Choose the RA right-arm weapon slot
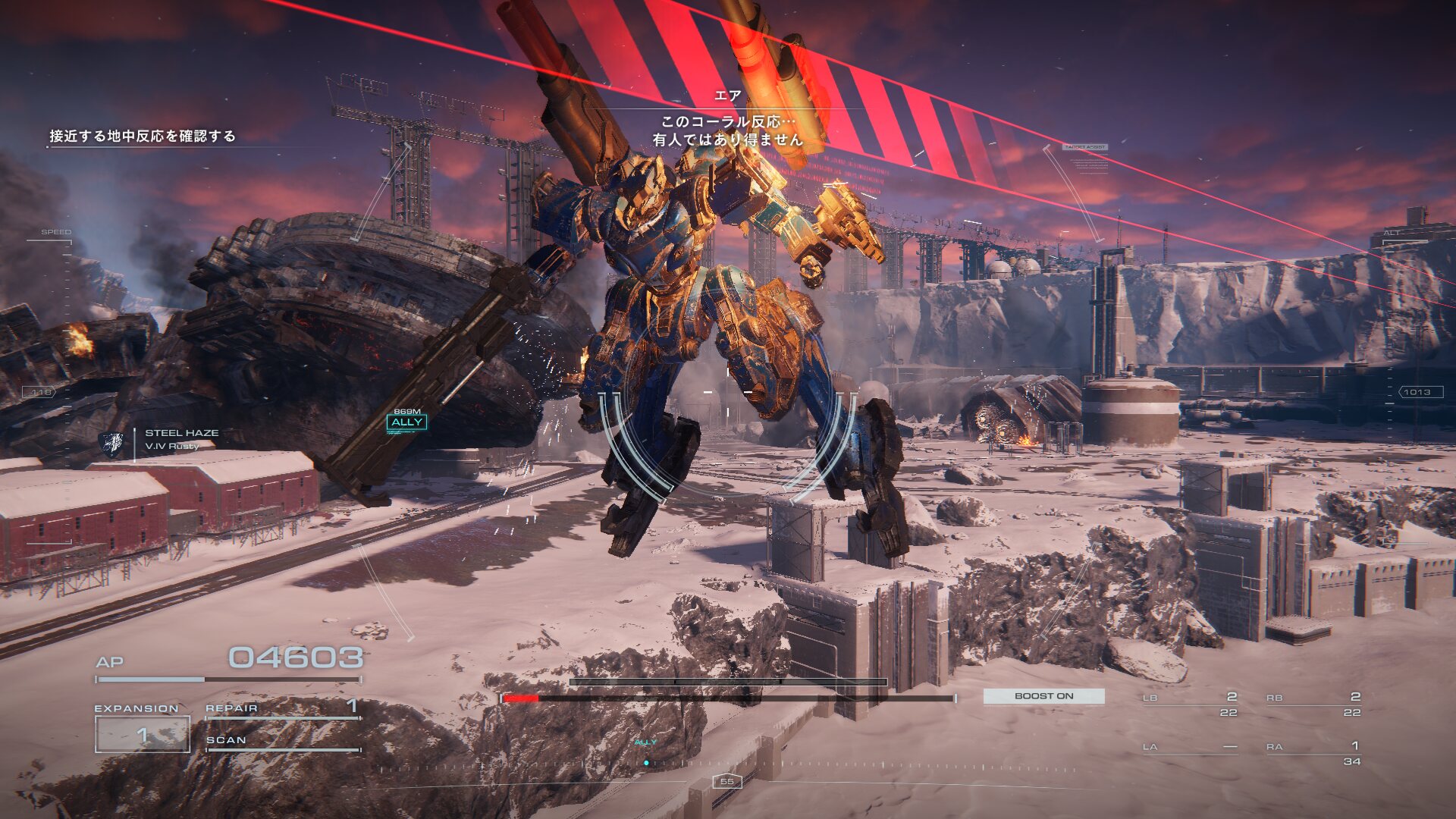 point(1313,753)
